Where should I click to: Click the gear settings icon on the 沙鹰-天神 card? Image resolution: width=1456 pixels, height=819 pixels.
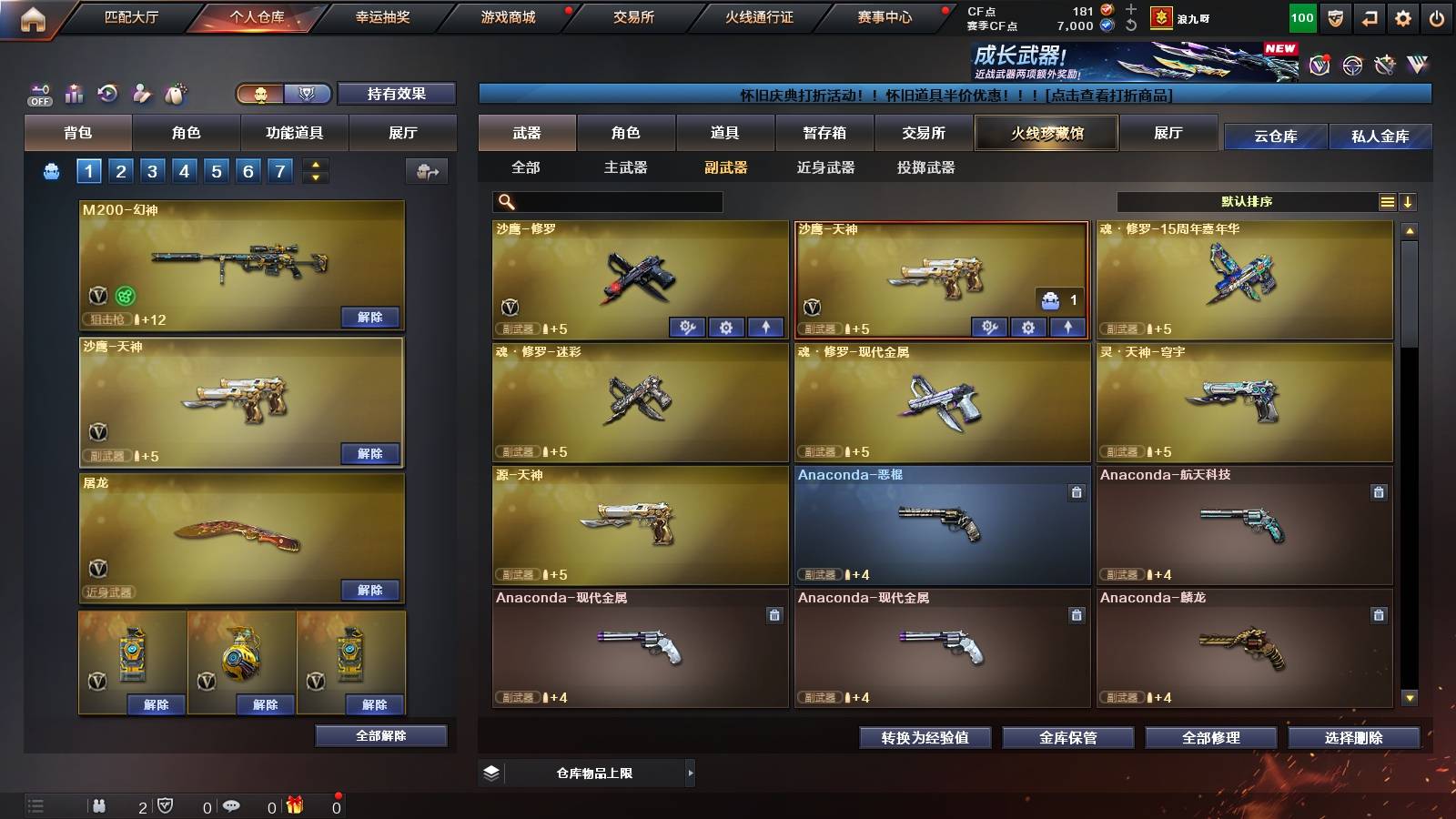(1029, 327)
